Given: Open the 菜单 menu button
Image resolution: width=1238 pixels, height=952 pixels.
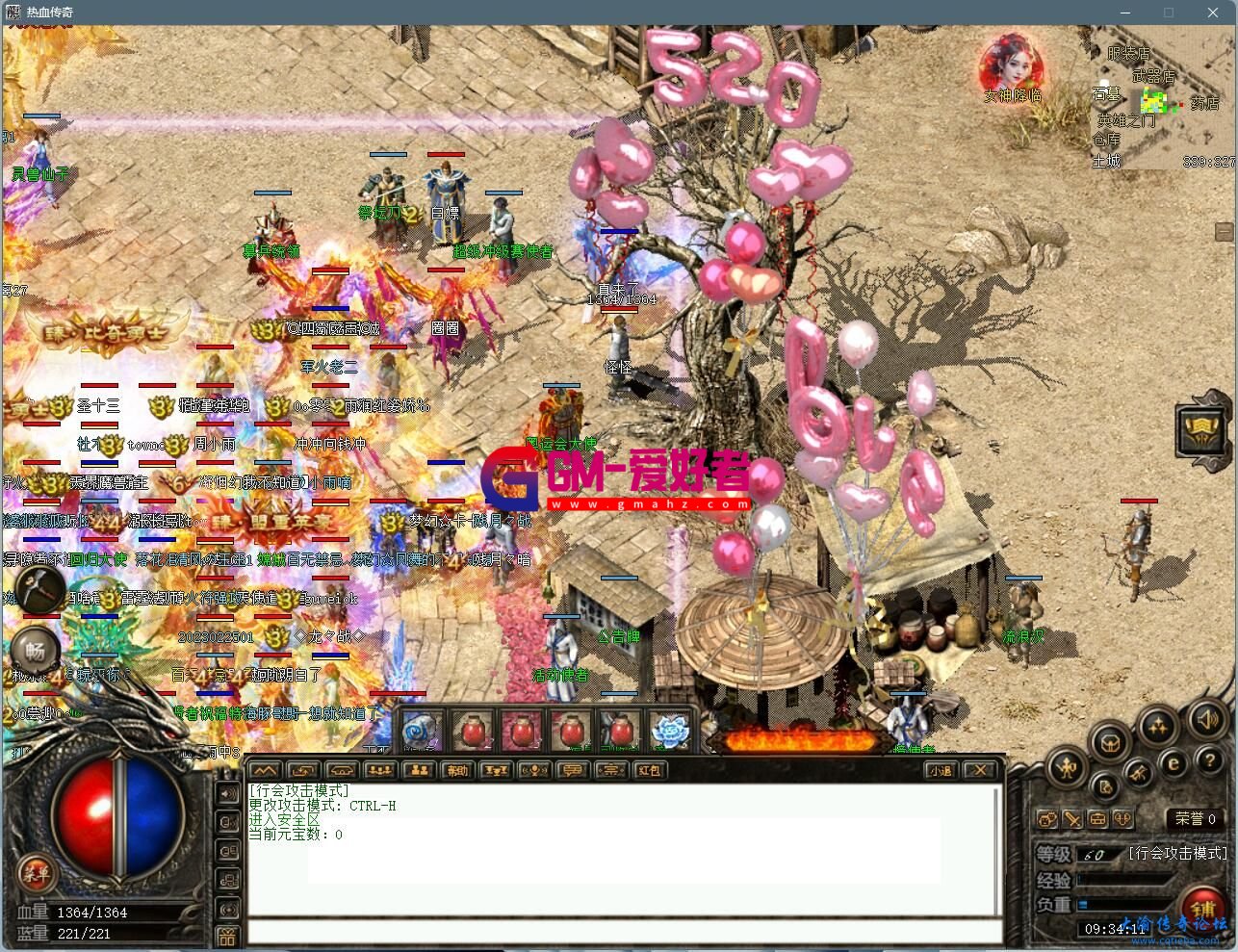Looking at the screenshot, I should coord(36,875).
